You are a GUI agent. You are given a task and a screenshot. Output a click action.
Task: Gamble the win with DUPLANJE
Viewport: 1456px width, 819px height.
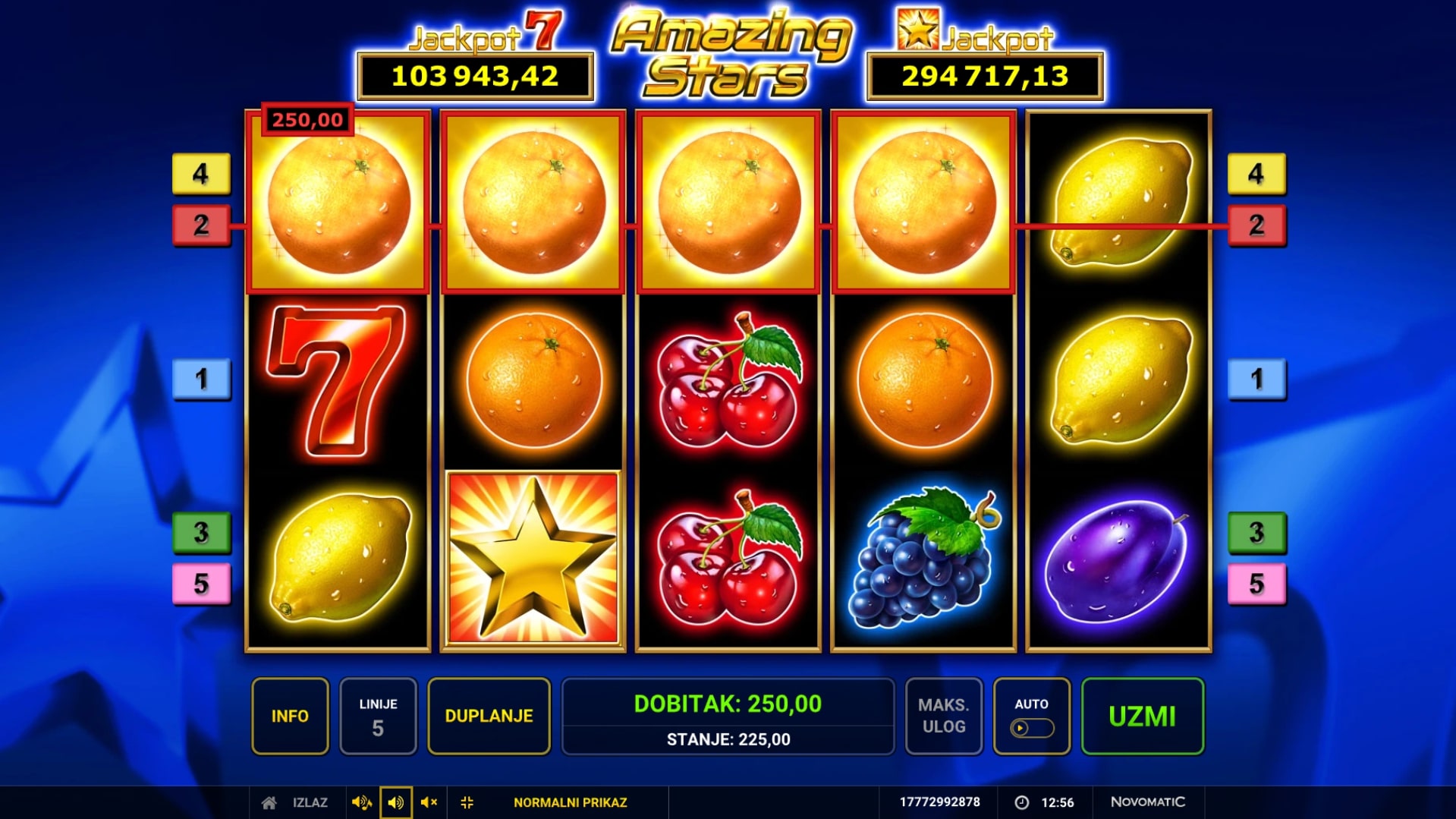pyautogui.click(x=489, y=716)
